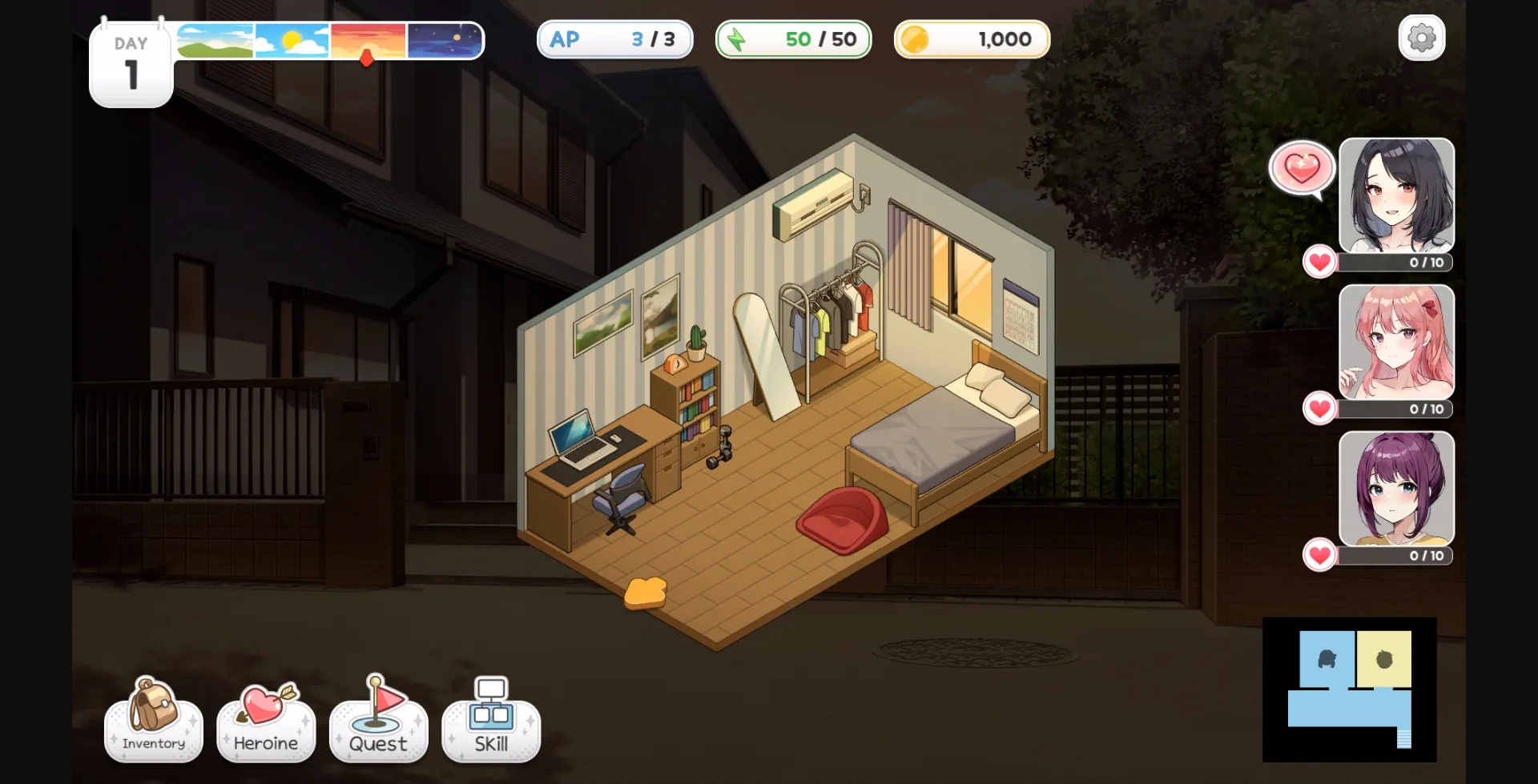Open the room minimap
Screen dimensions: 1538x784
[1349, 689]
